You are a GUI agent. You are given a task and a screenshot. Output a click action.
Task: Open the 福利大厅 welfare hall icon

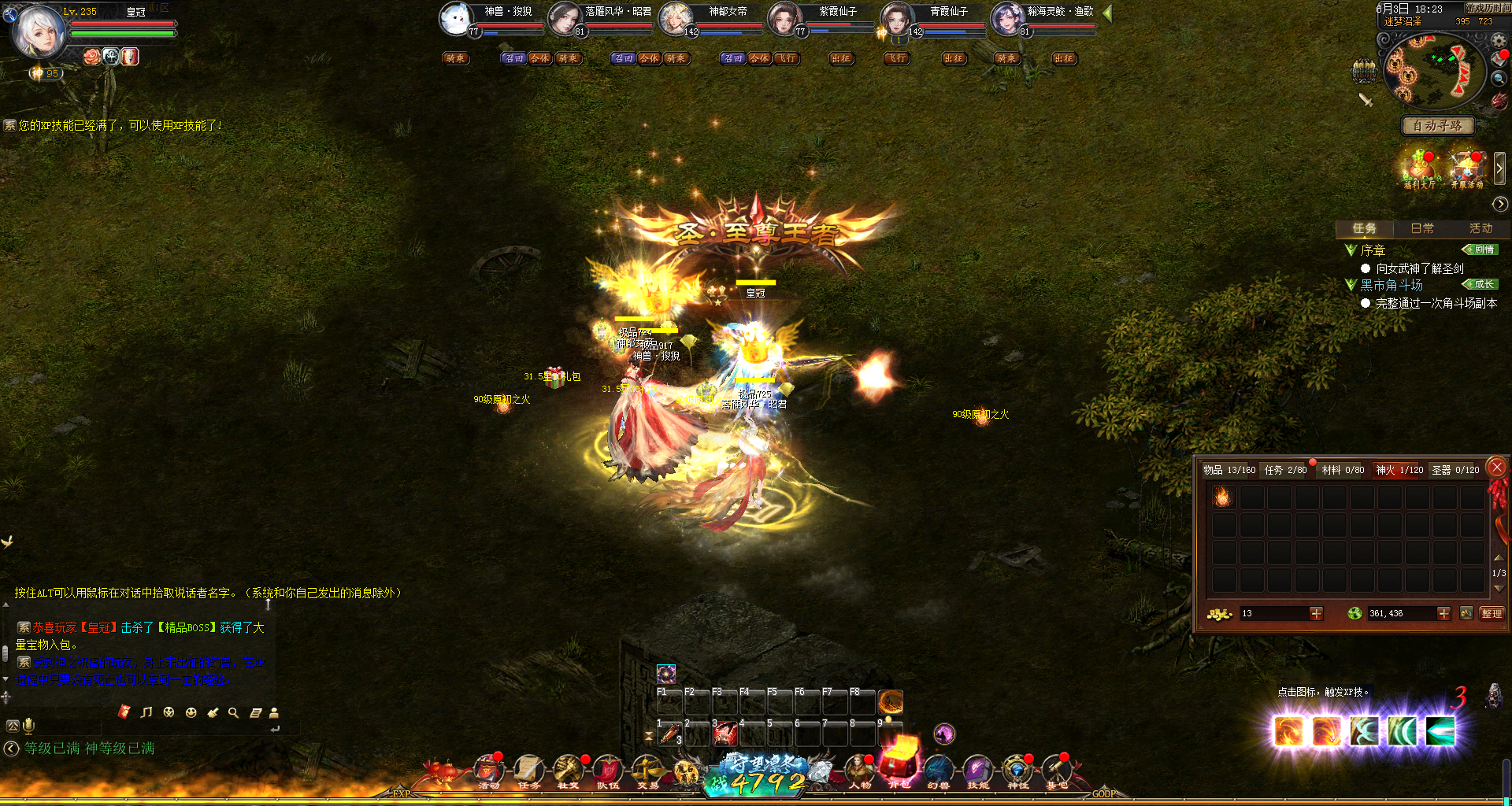[1419, 169]
